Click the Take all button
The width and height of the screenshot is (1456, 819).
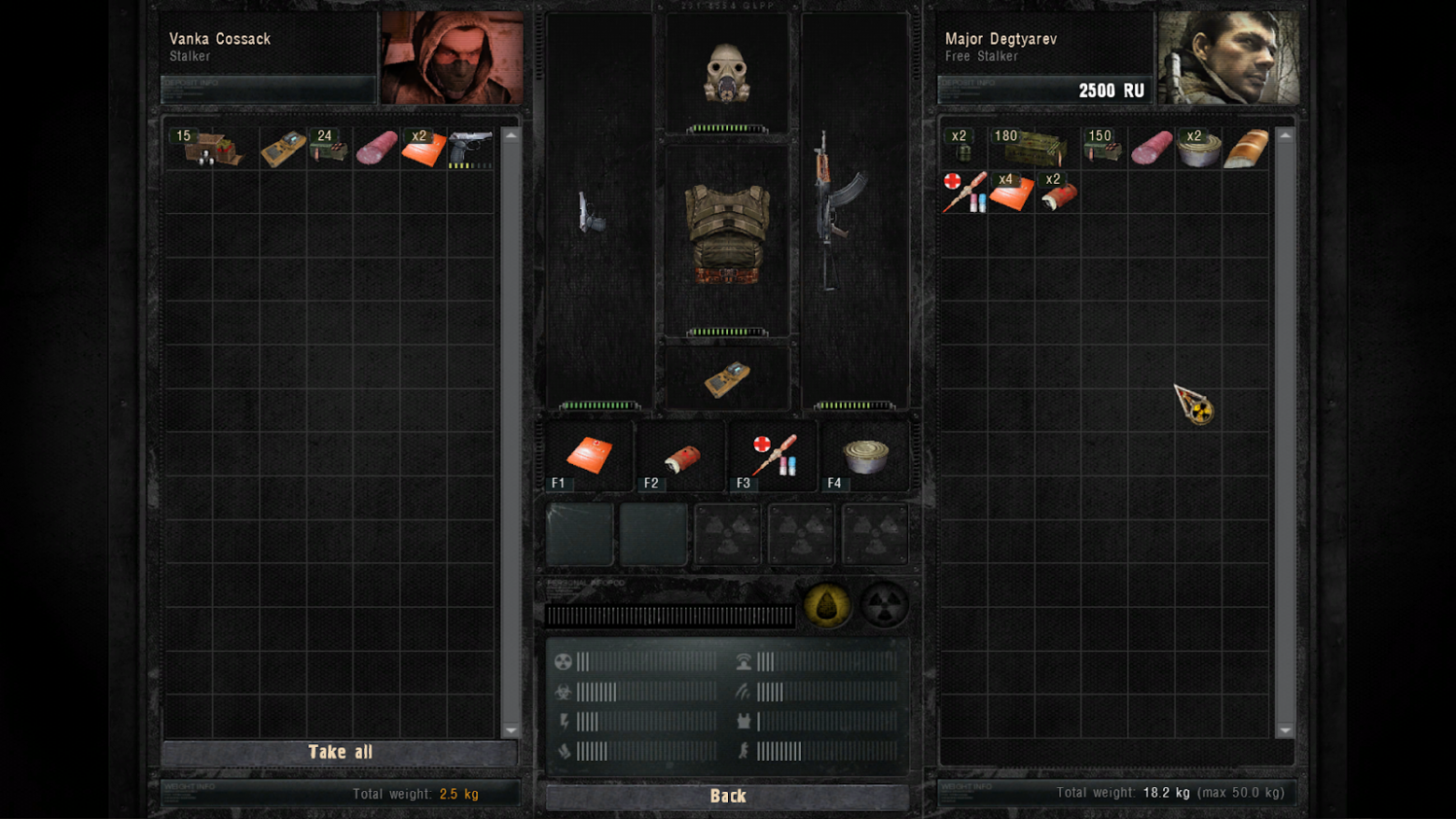click(x=340, y=753)
